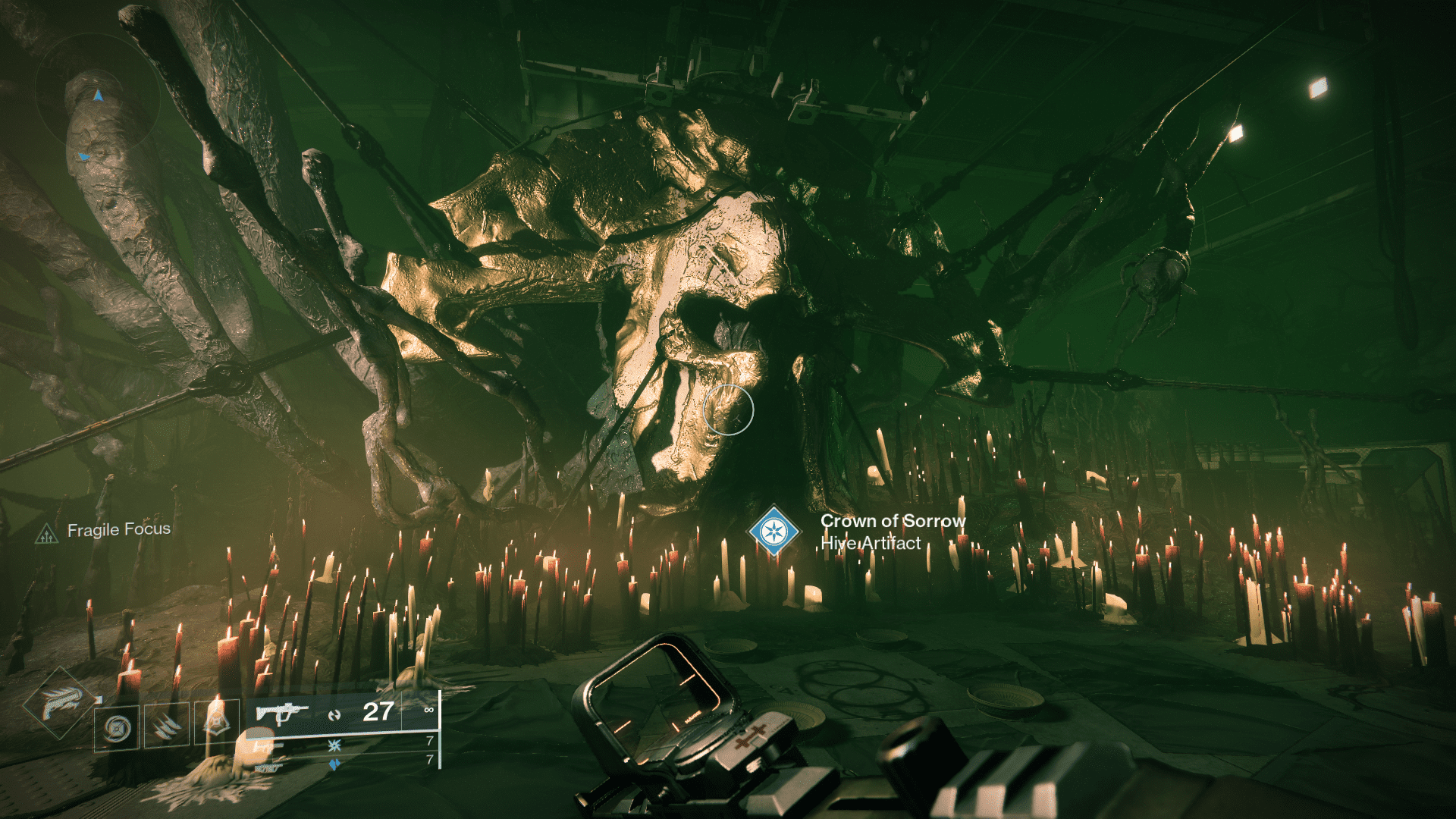Click the Crown of Sorrow waypoint marker
The height and width of the screenshot is (819, 1456).
[x=773, y=531]
